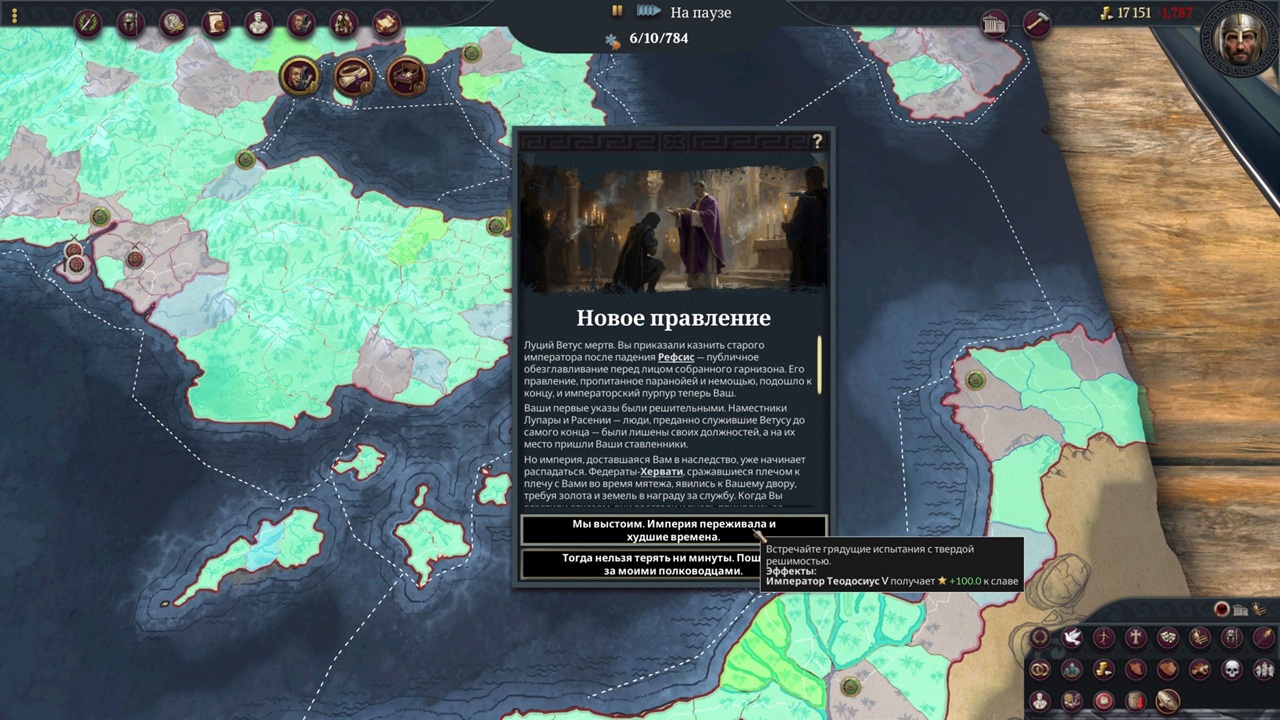Open the temple building icon in top bar
The height and width of the screenshot is (720, 1280).
994,24
